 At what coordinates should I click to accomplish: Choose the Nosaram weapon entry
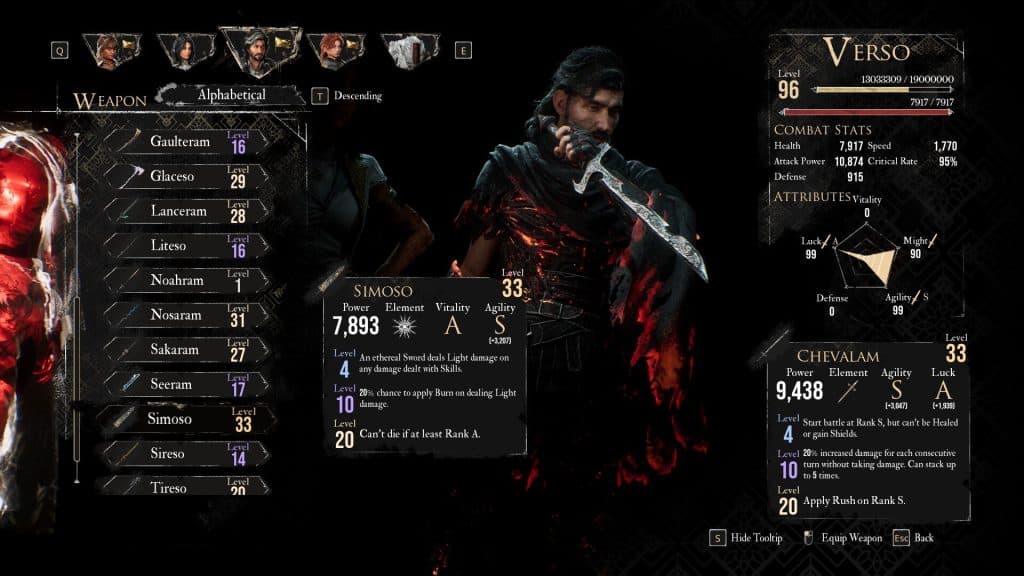185,315
